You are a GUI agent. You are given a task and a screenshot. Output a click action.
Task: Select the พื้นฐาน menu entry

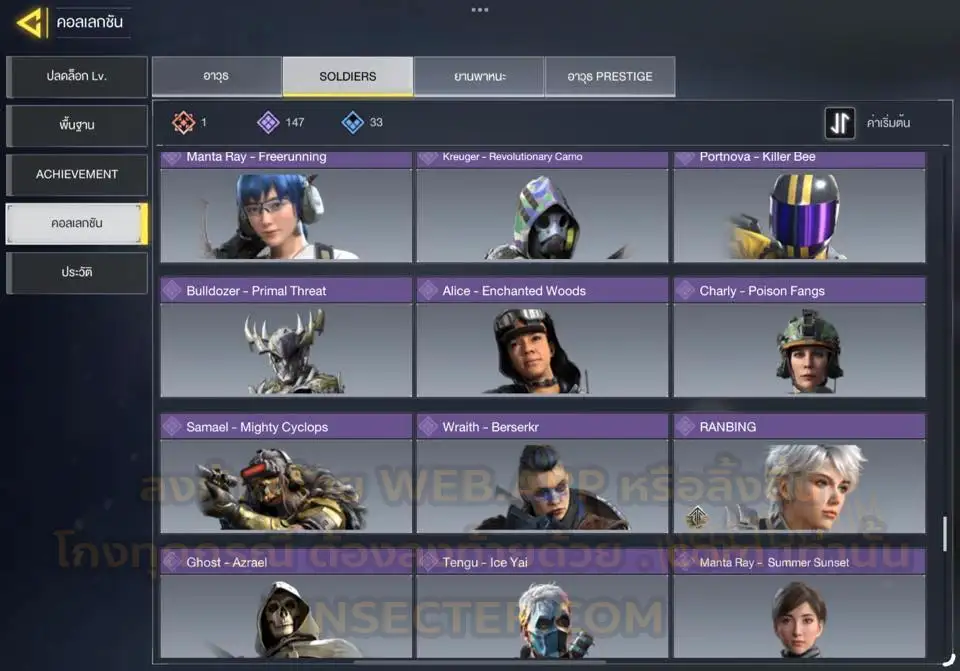tap(77, 126)
